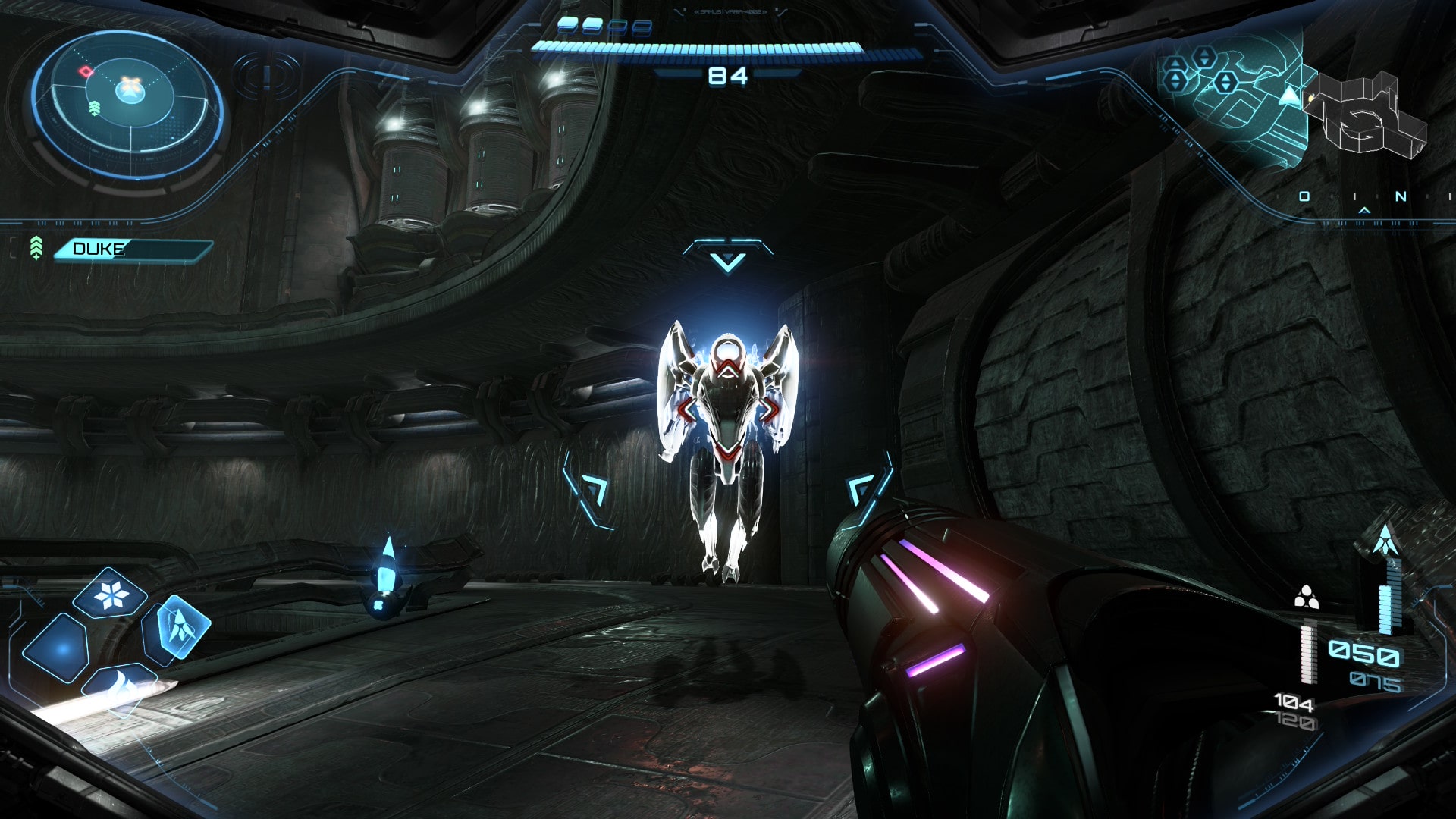Click the three-petal ammo icon
Image resolution: width=1456 pixels, height=819 pixels.
(x=1305, y=598)
